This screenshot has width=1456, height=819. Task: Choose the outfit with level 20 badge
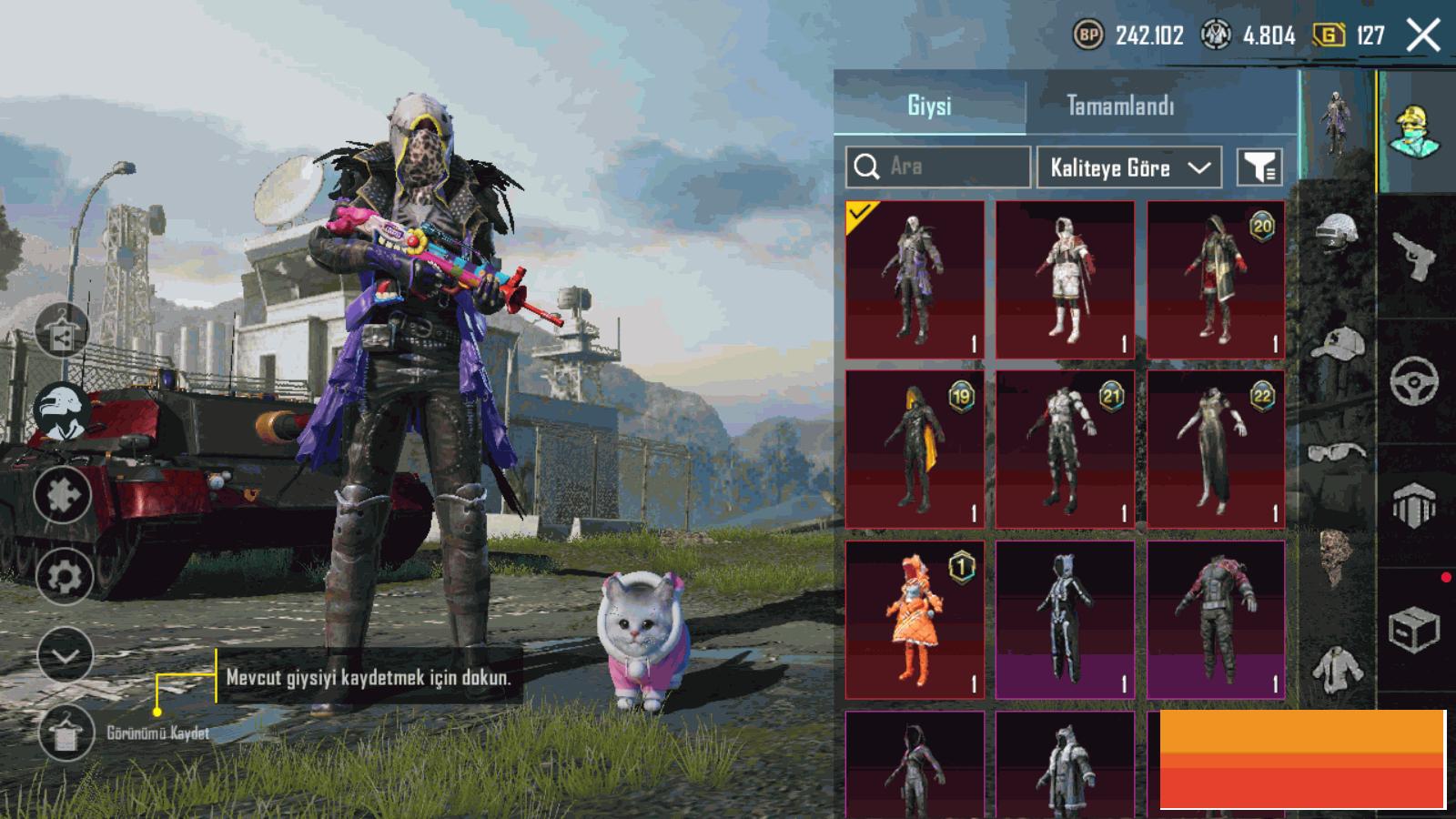coord(1216,279)
